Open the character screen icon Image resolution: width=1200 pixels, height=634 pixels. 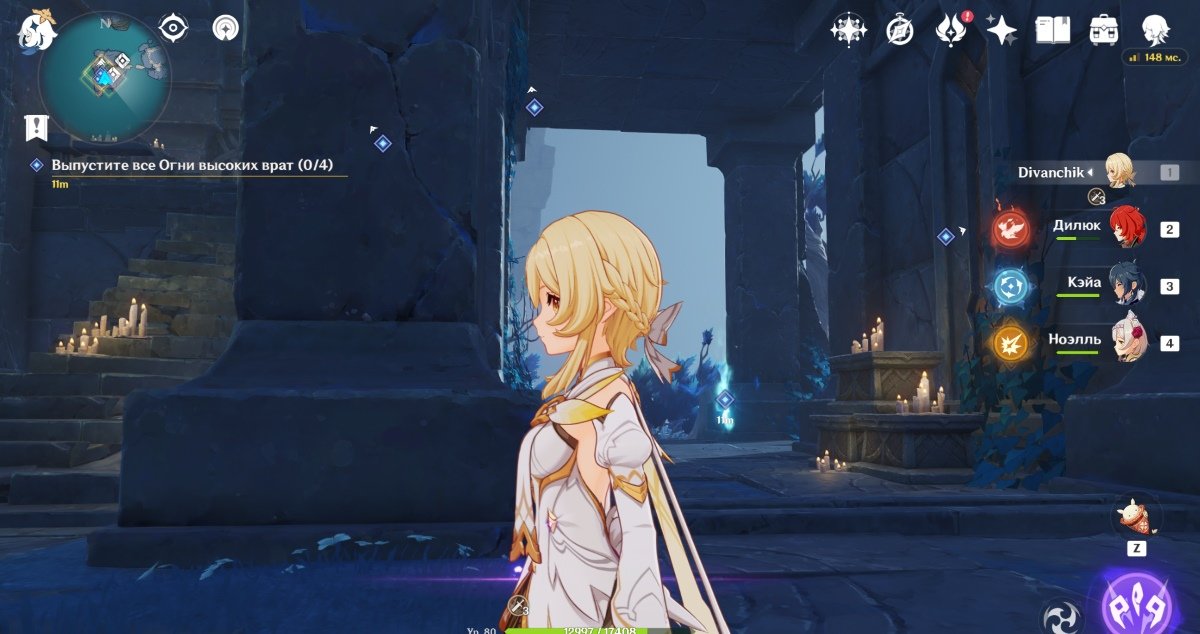coord(1156,29)
